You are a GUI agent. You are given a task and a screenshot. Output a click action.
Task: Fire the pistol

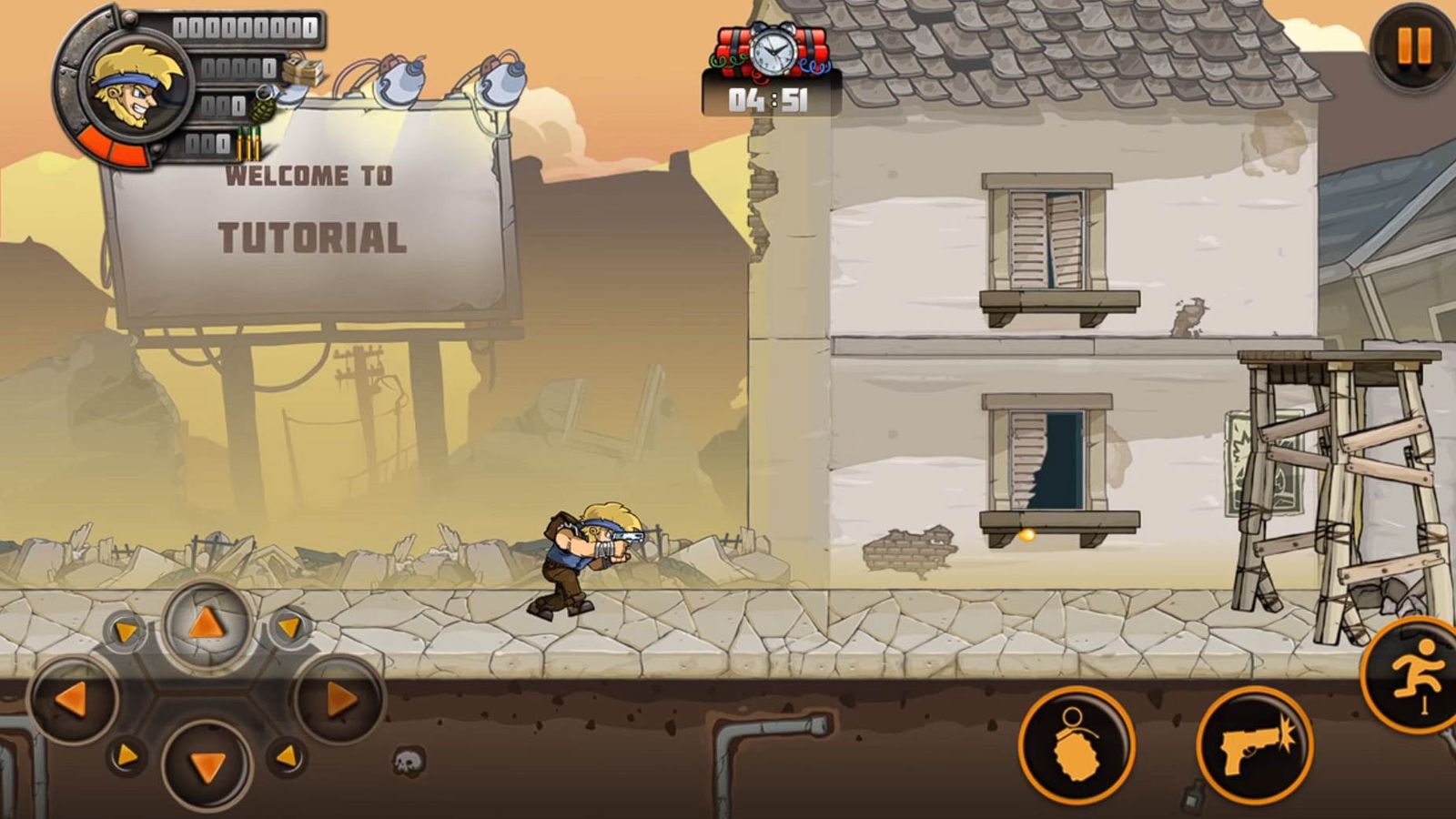[x=1254, y=746]
